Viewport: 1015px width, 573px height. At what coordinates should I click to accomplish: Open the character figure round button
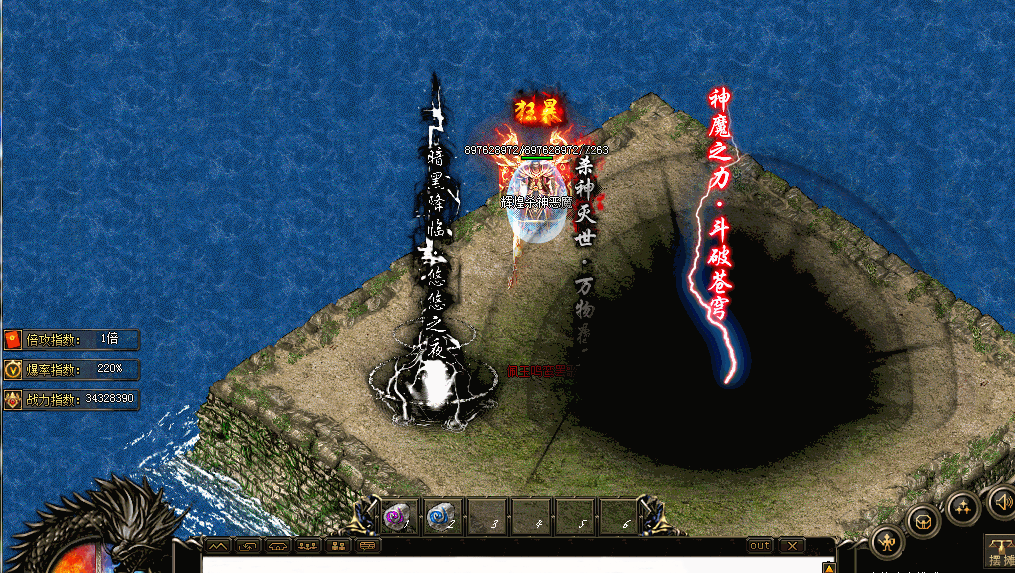tap(887, 541)
